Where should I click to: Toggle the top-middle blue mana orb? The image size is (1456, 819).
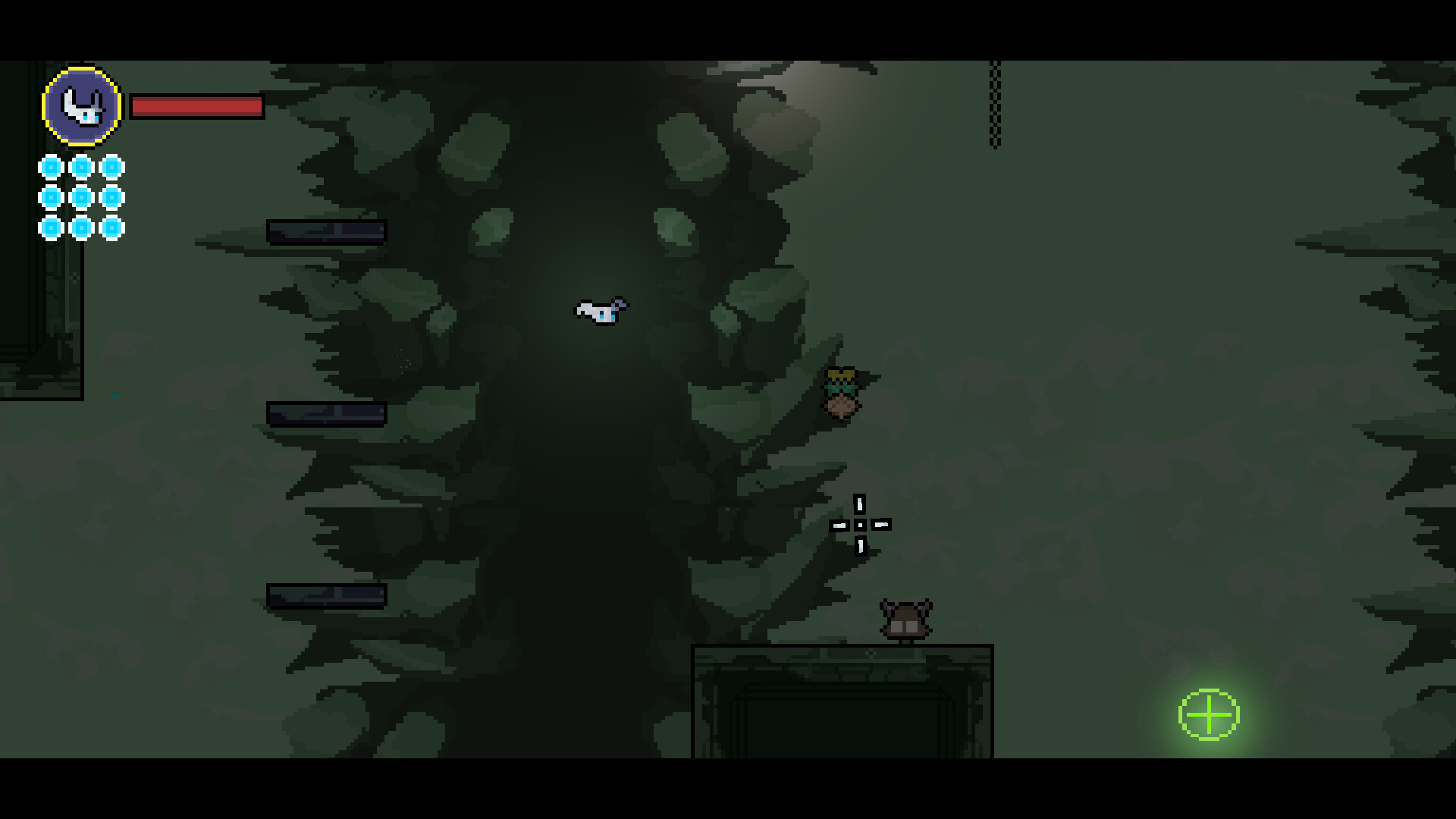tap(80, 165)
